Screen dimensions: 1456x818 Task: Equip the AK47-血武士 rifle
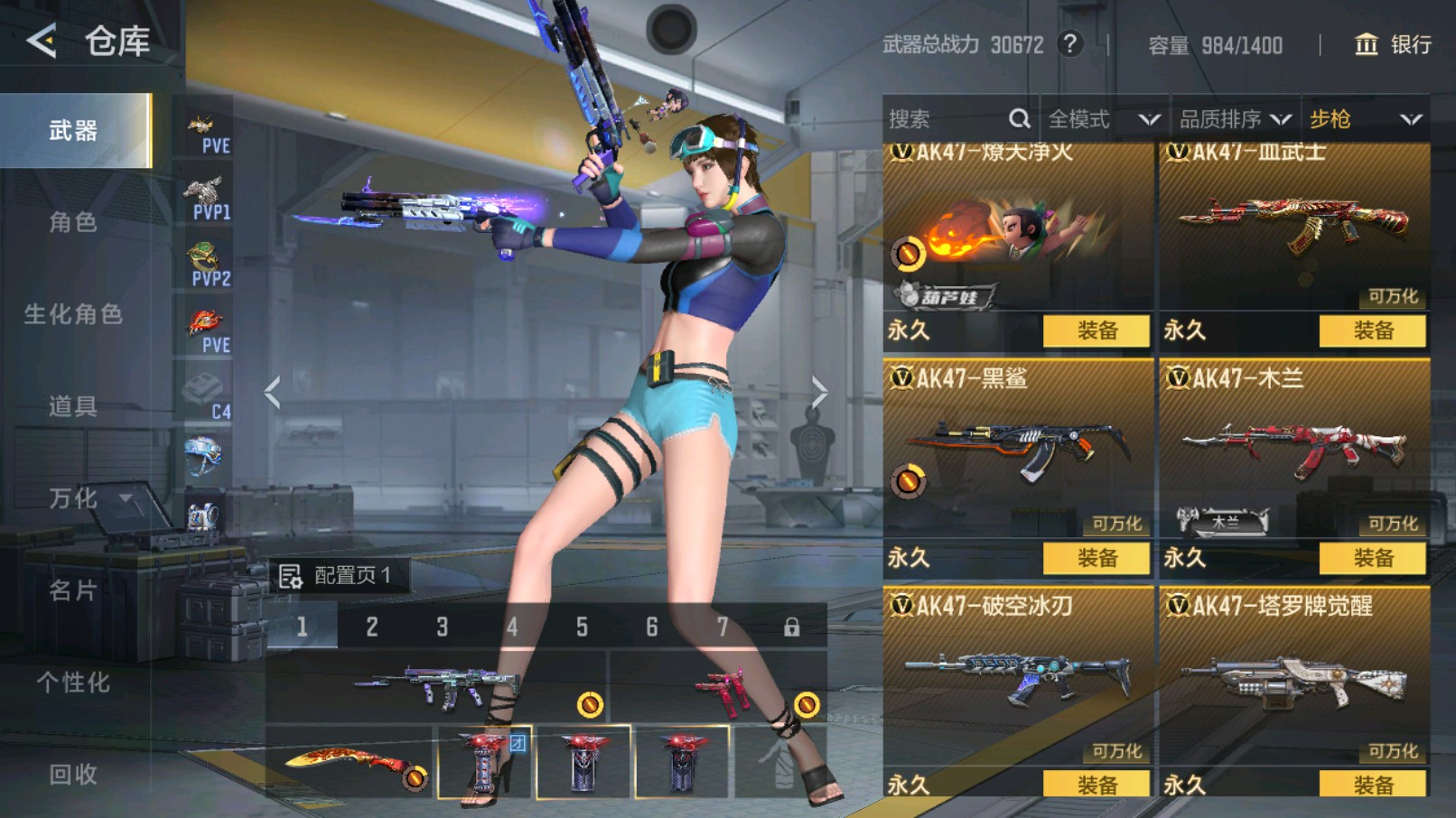point(1372,330)
